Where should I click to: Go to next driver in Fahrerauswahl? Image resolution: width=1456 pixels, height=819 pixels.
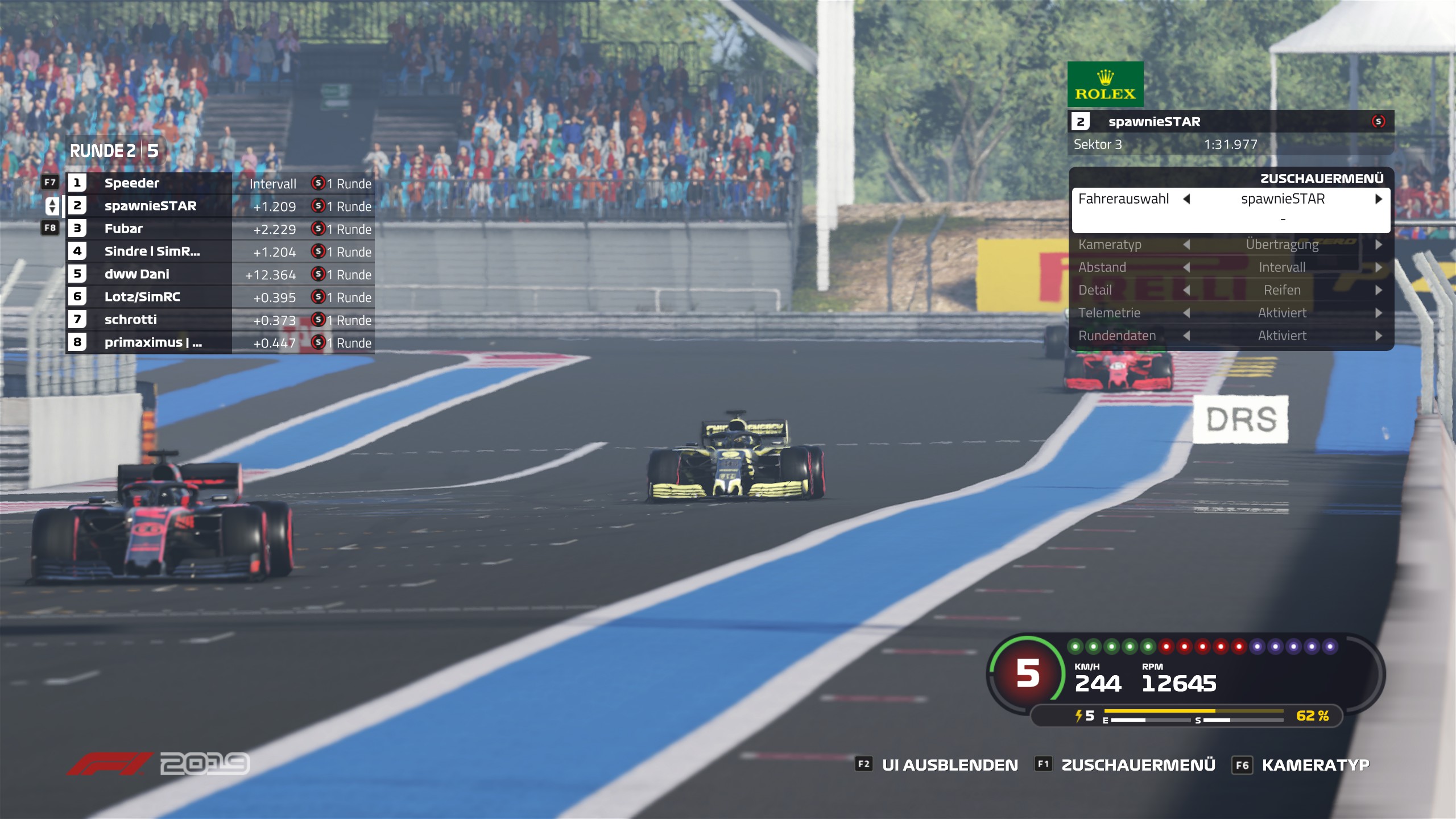(1379, 199)
